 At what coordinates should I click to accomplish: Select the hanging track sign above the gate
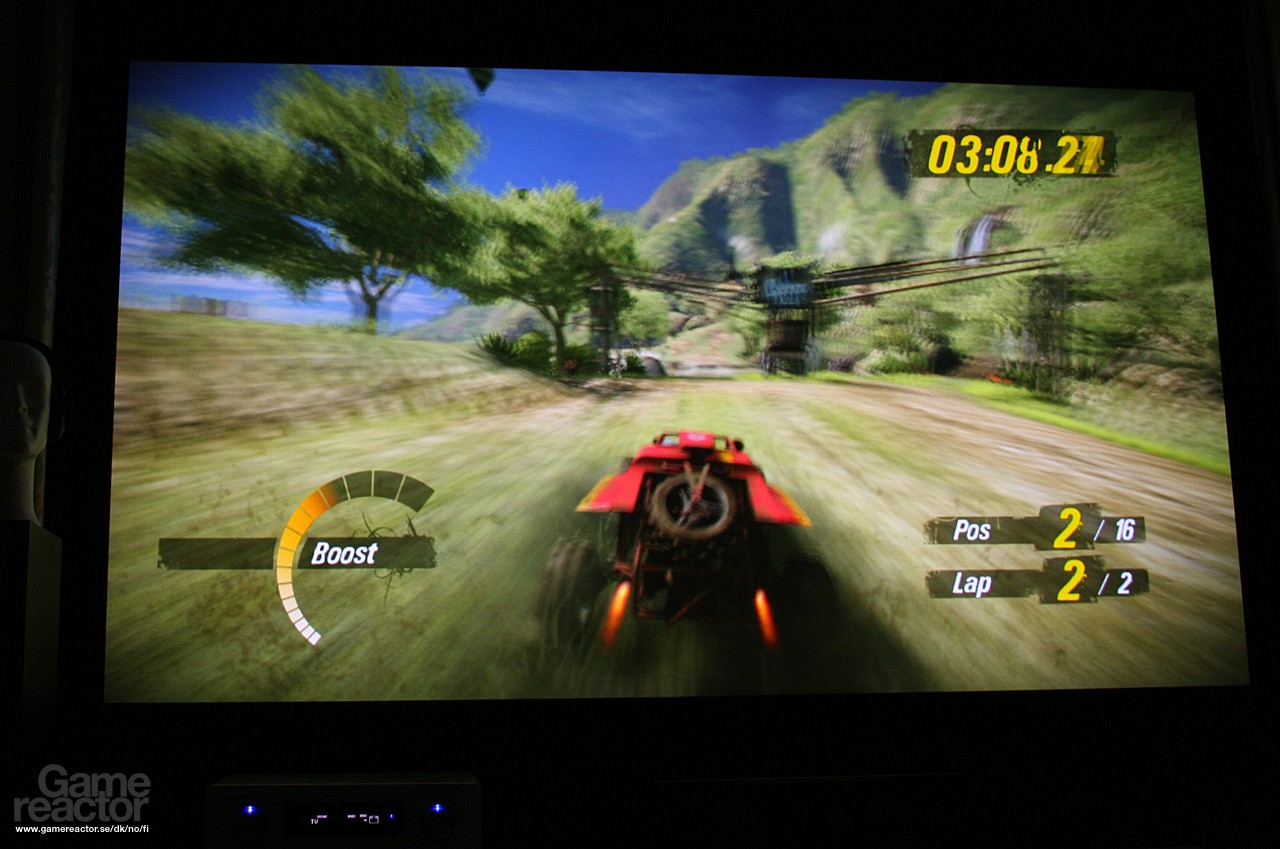coord(785,288)
